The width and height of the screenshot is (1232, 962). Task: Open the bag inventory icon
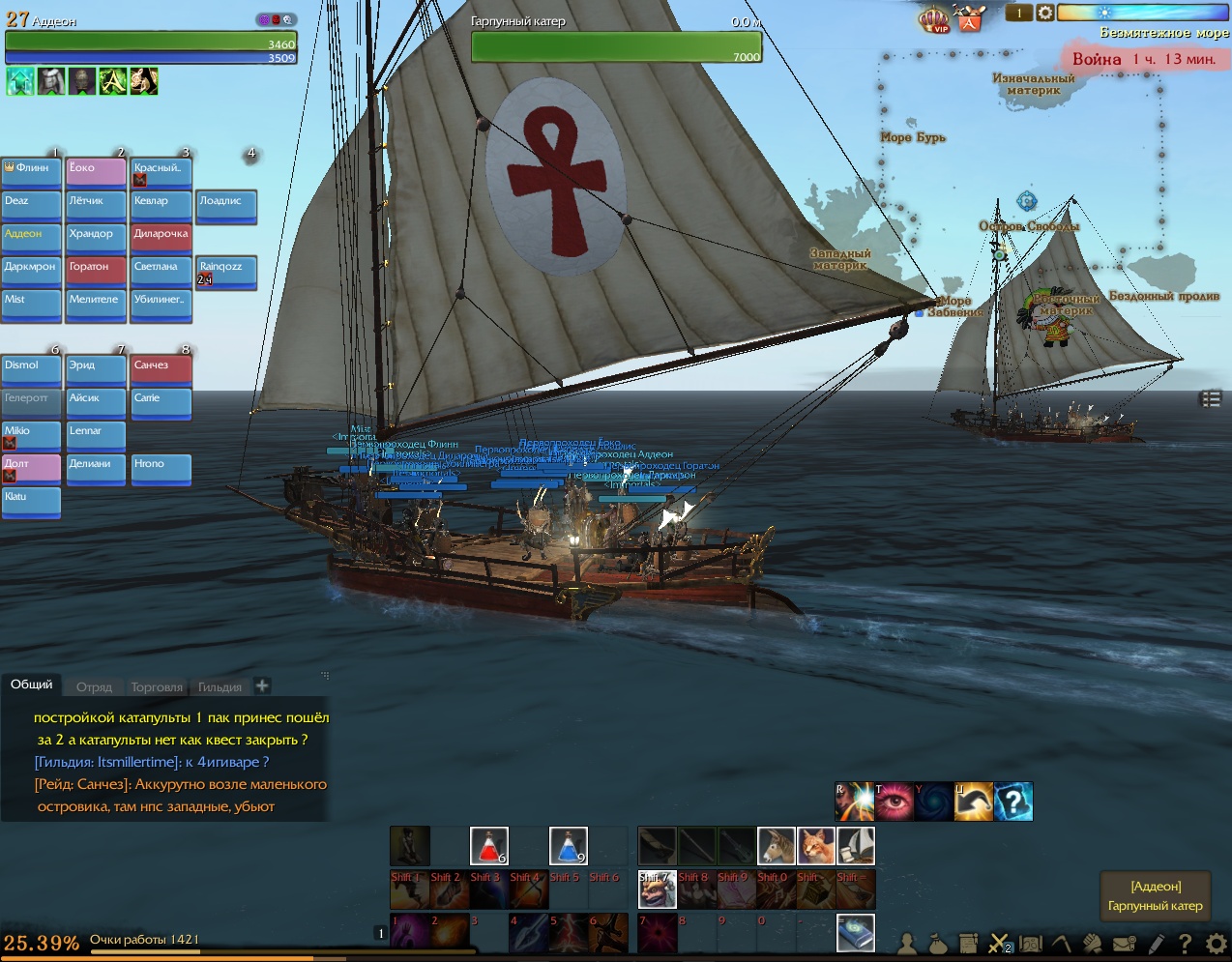click(x=937, y=942)
